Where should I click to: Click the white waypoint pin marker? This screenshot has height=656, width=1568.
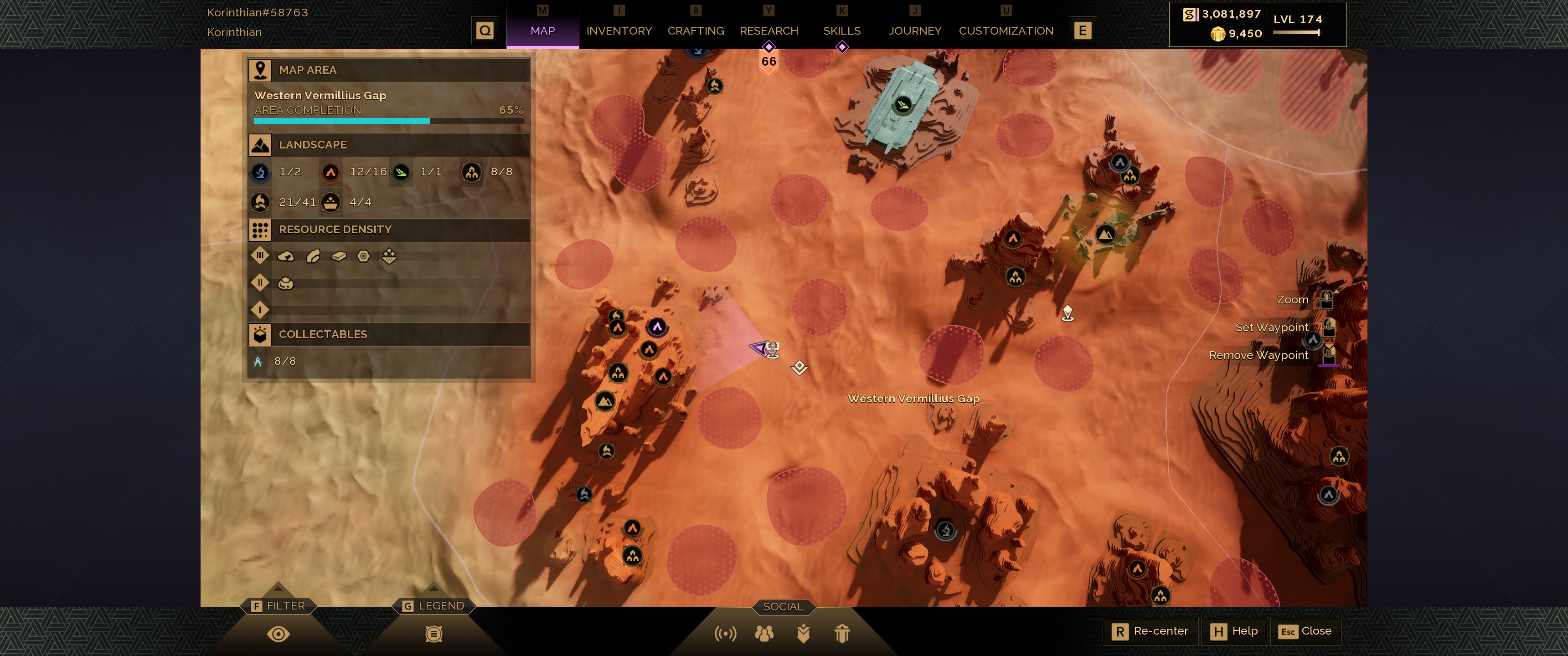1067,313
